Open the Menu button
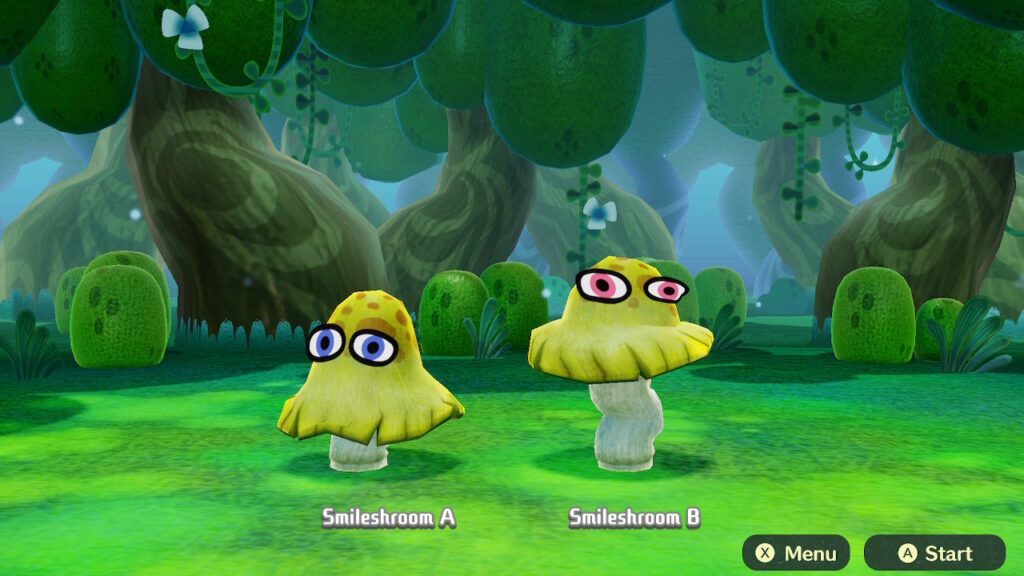Image resolution: width=1024 pixels, height=576 pixels. coord(796,553)
